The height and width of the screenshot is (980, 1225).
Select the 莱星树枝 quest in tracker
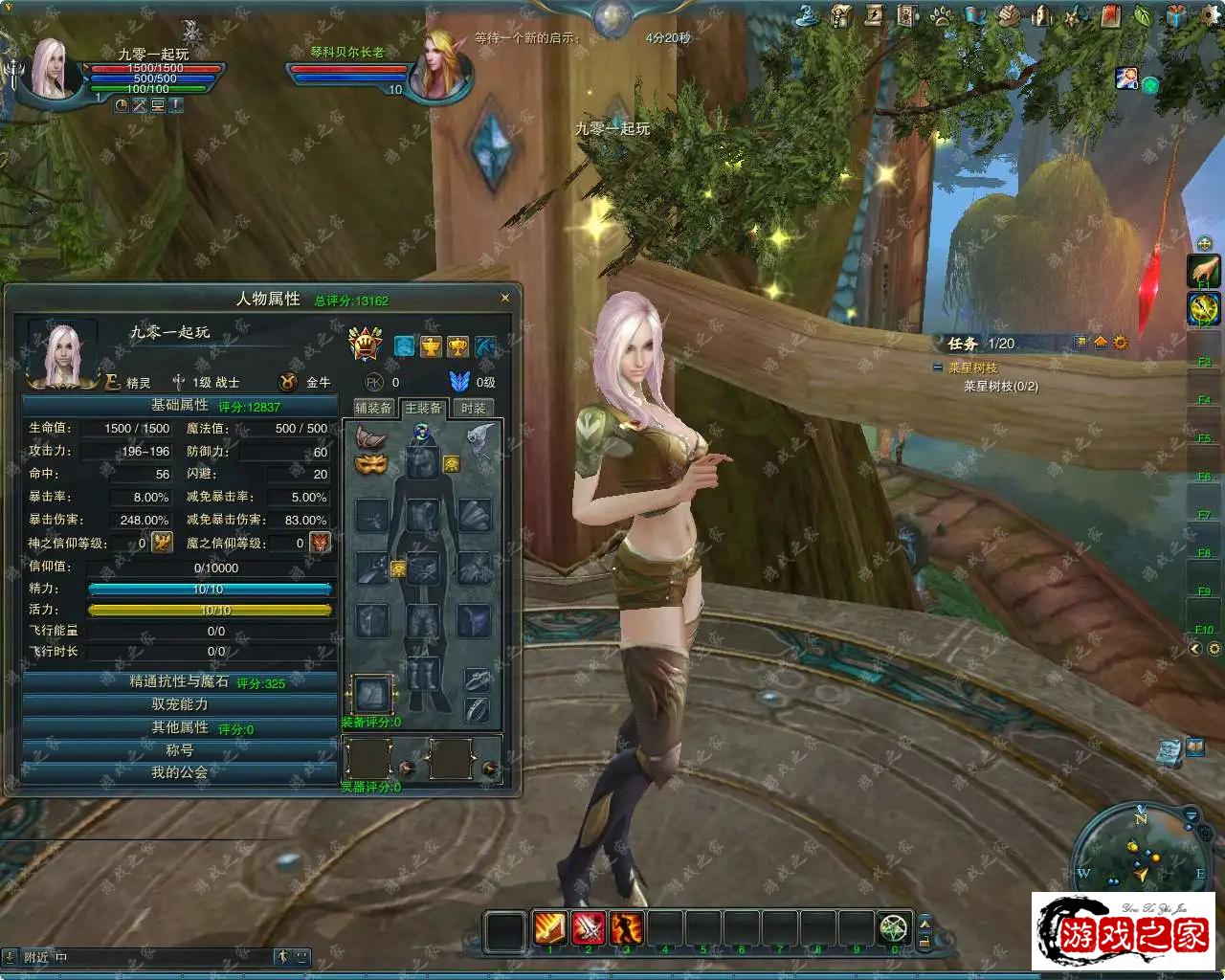973,367
